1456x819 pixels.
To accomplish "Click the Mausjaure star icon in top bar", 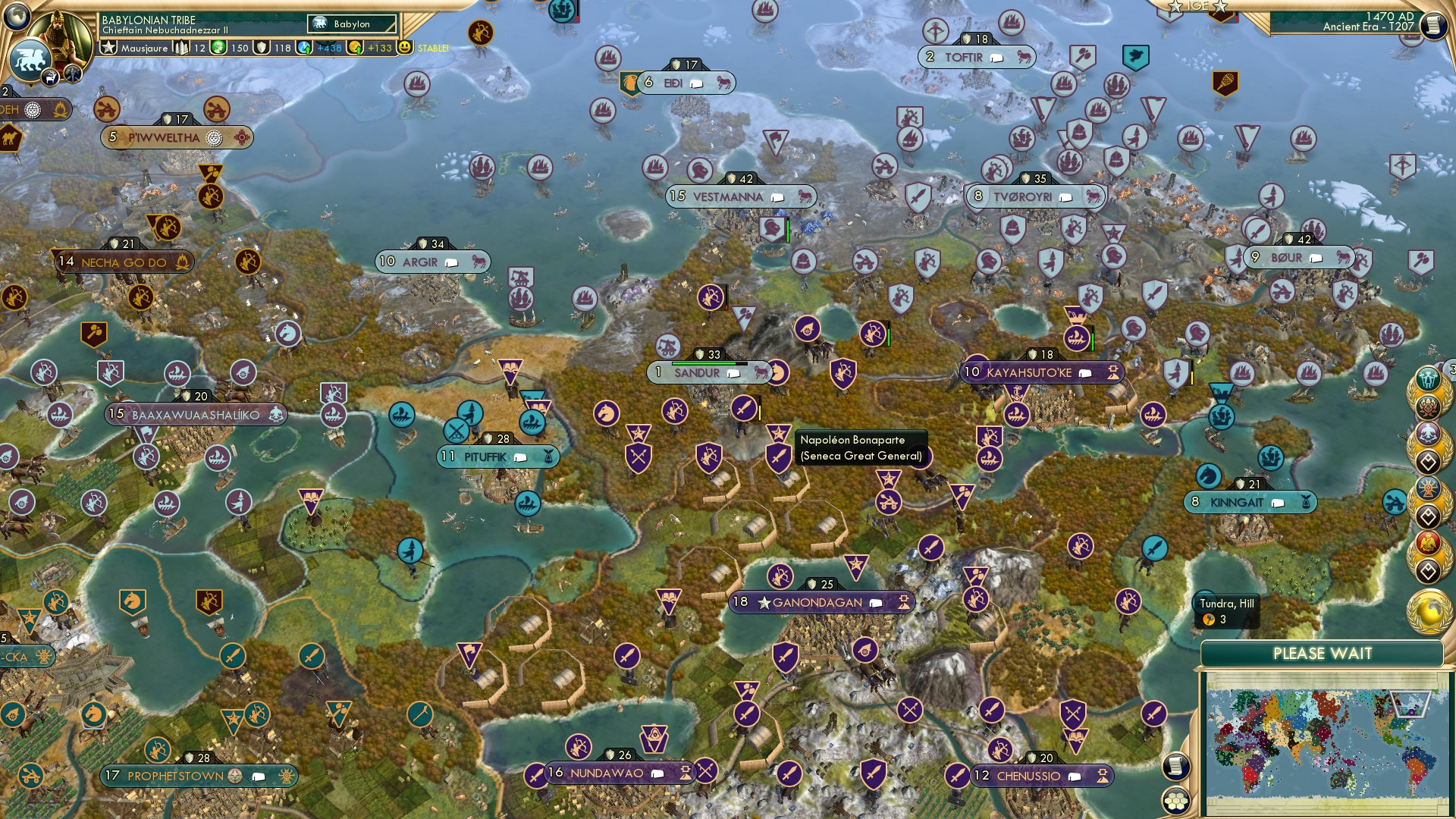I will pyautogui.click(x=108, y=47).
